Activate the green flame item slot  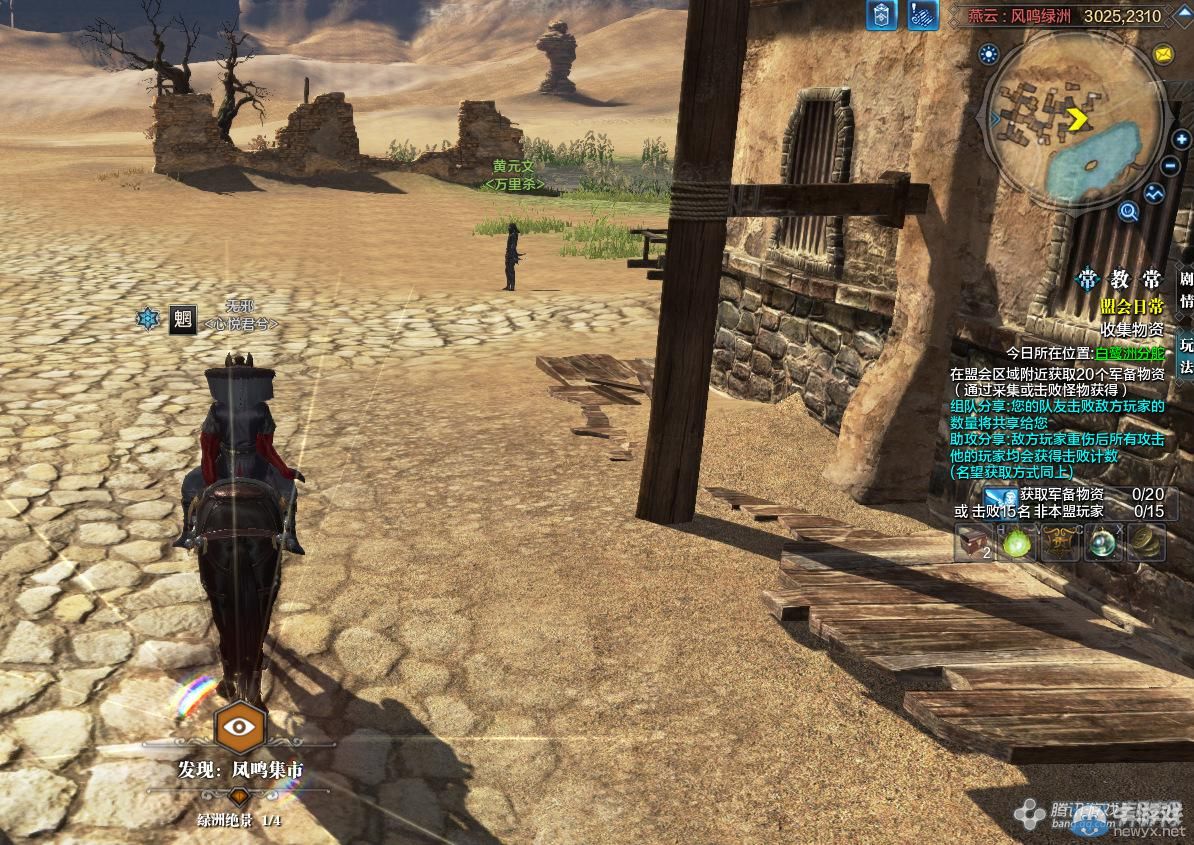click(1018, 542)
